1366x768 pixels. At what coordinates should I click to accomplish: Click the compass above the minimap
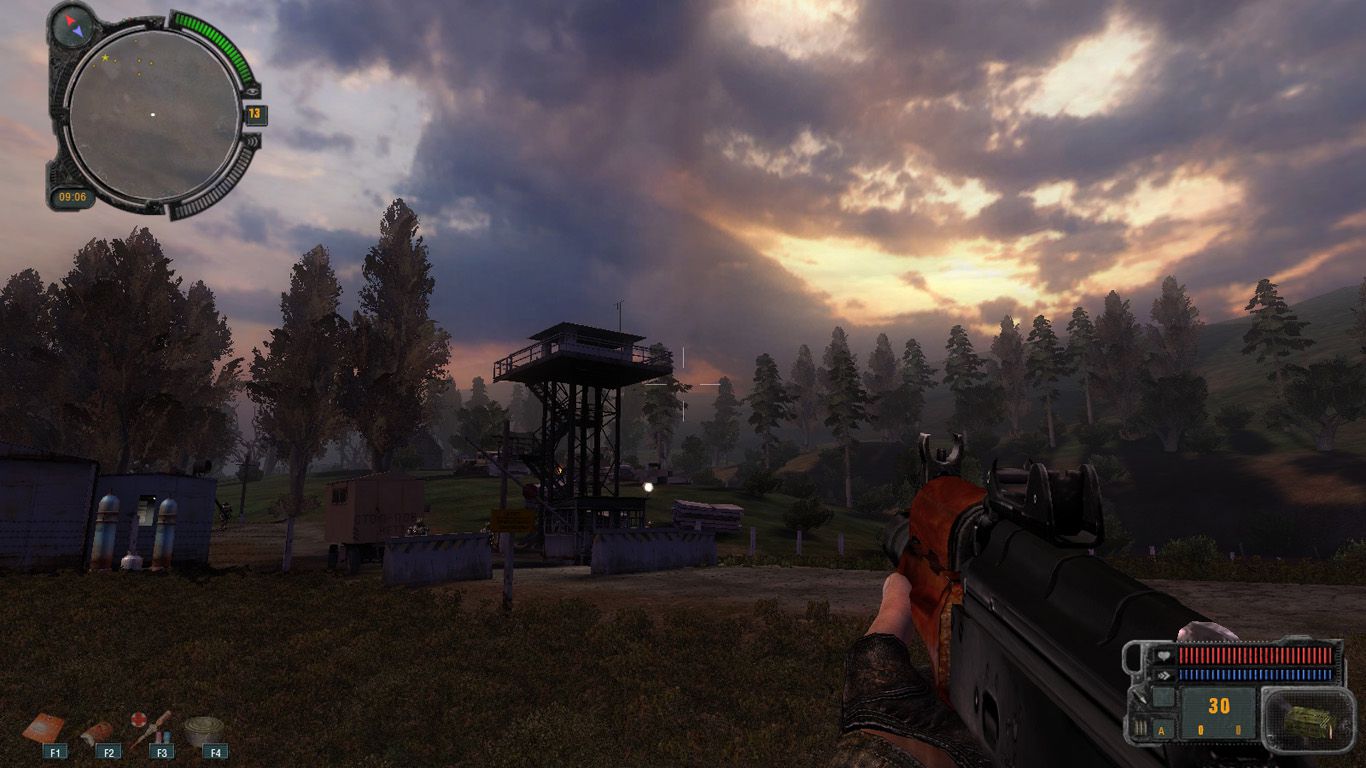(x=72, y=26)
